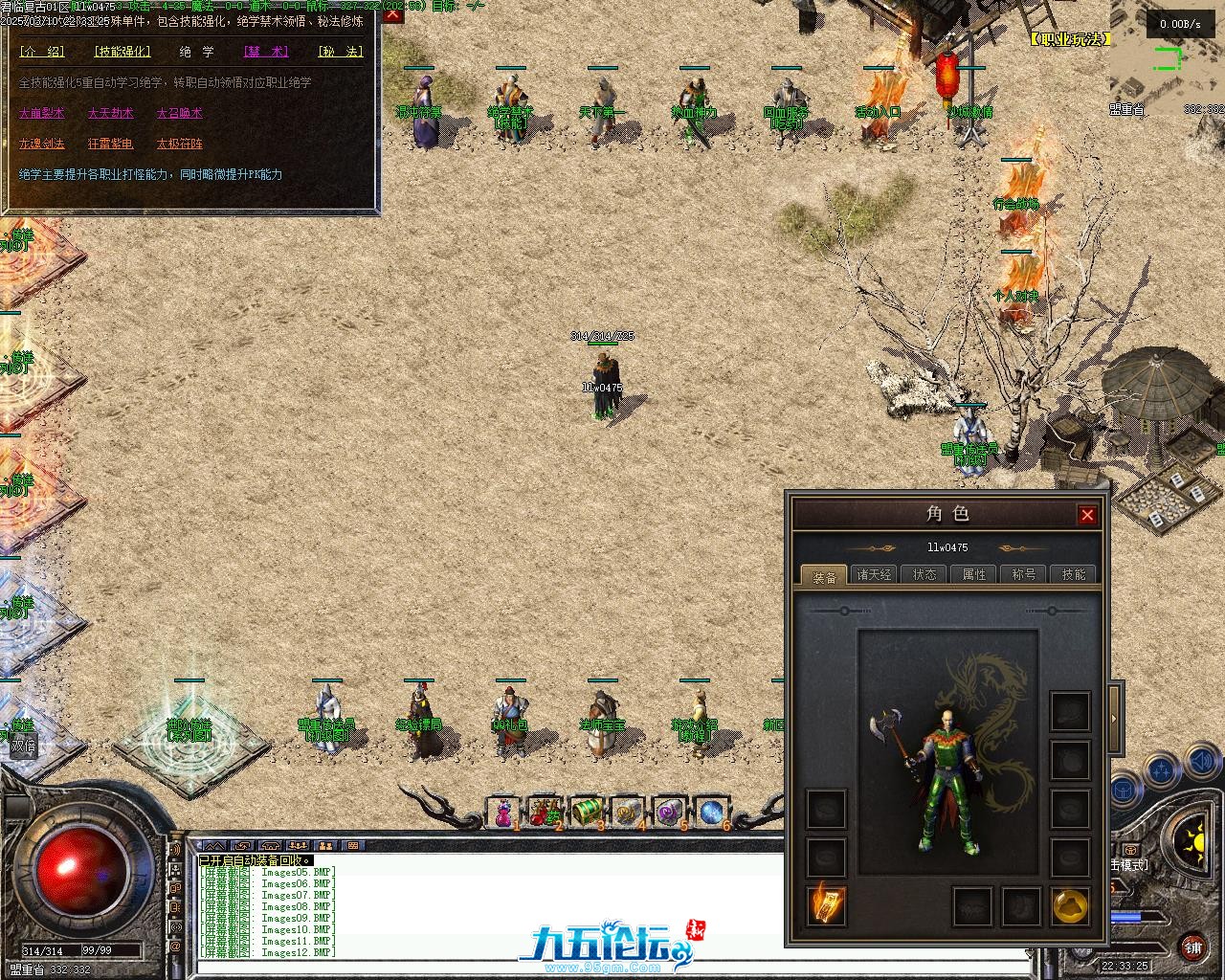This screenshot has height=980, width=1225.
Task: Select the gold ingot equipment slot
Action: (x=1070, y=905)
